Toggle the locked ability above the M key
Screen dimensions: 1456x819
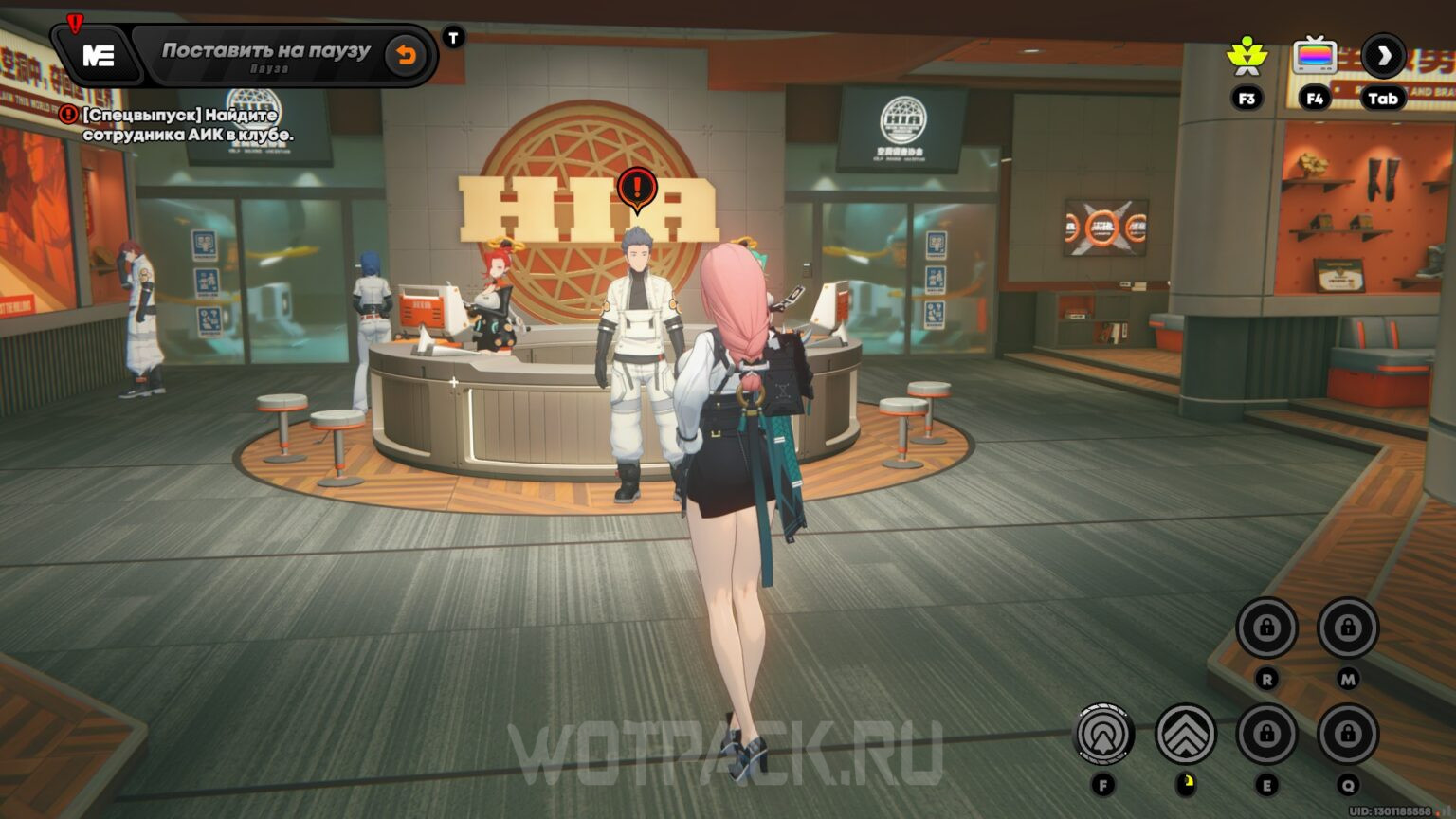click(1346, 627)
